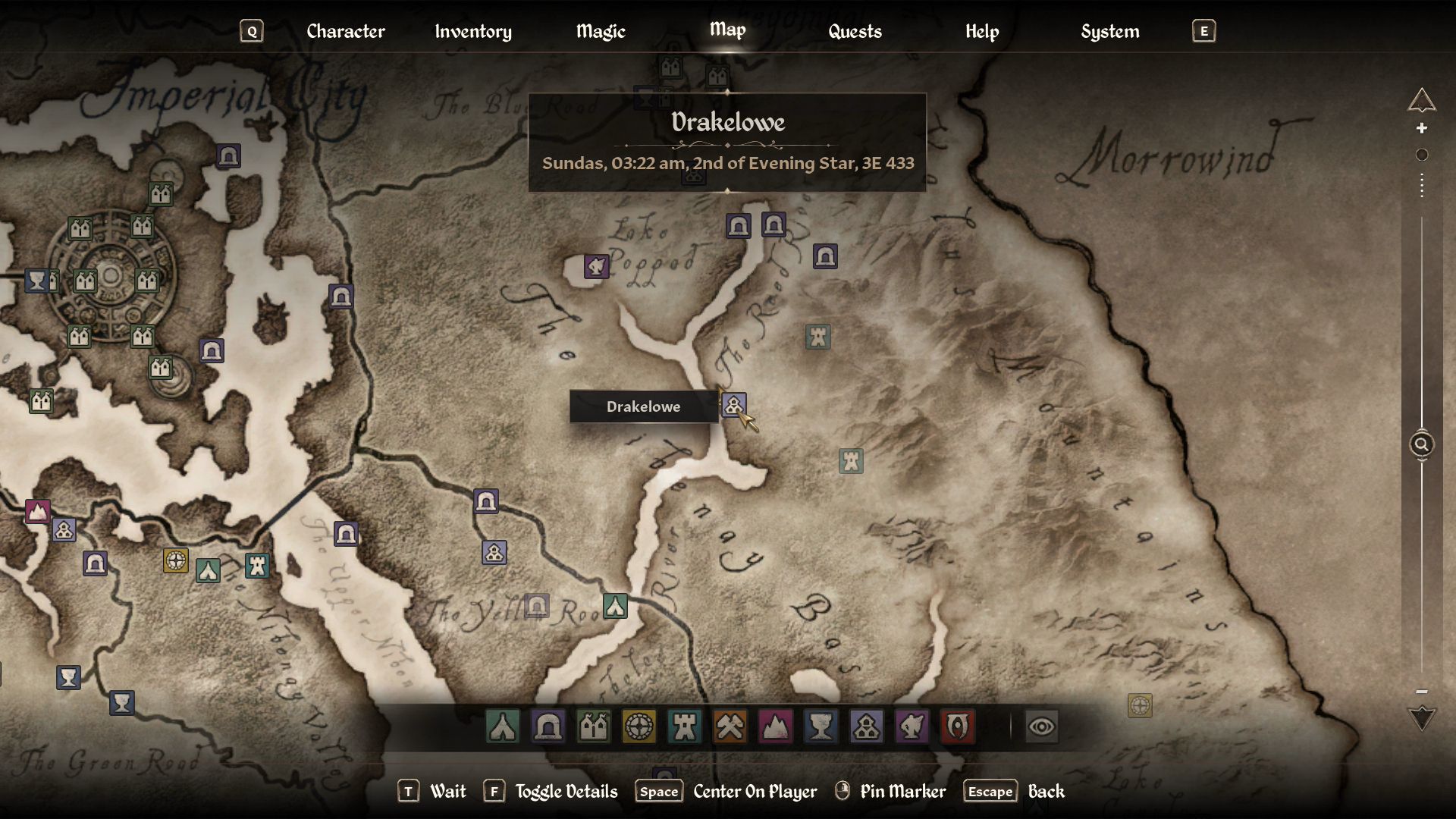The height and width of the screenshot is (819, 1456).
Task: Zoom out using the minus button
Action: [1422, 692]
